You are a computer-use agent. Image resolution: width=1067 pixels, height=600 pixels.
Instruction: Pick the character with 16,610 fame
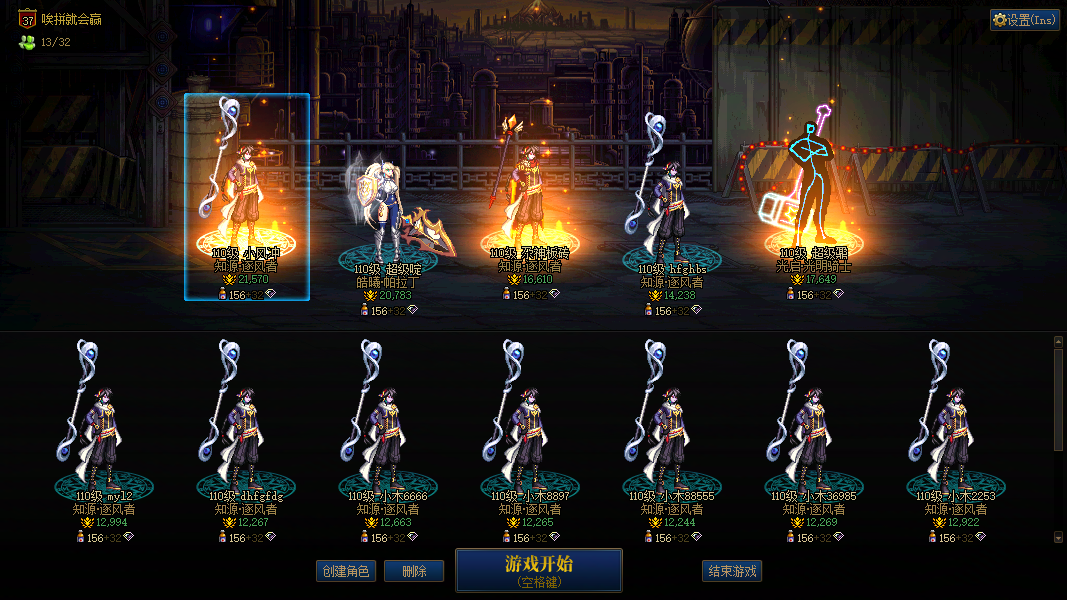530,200
